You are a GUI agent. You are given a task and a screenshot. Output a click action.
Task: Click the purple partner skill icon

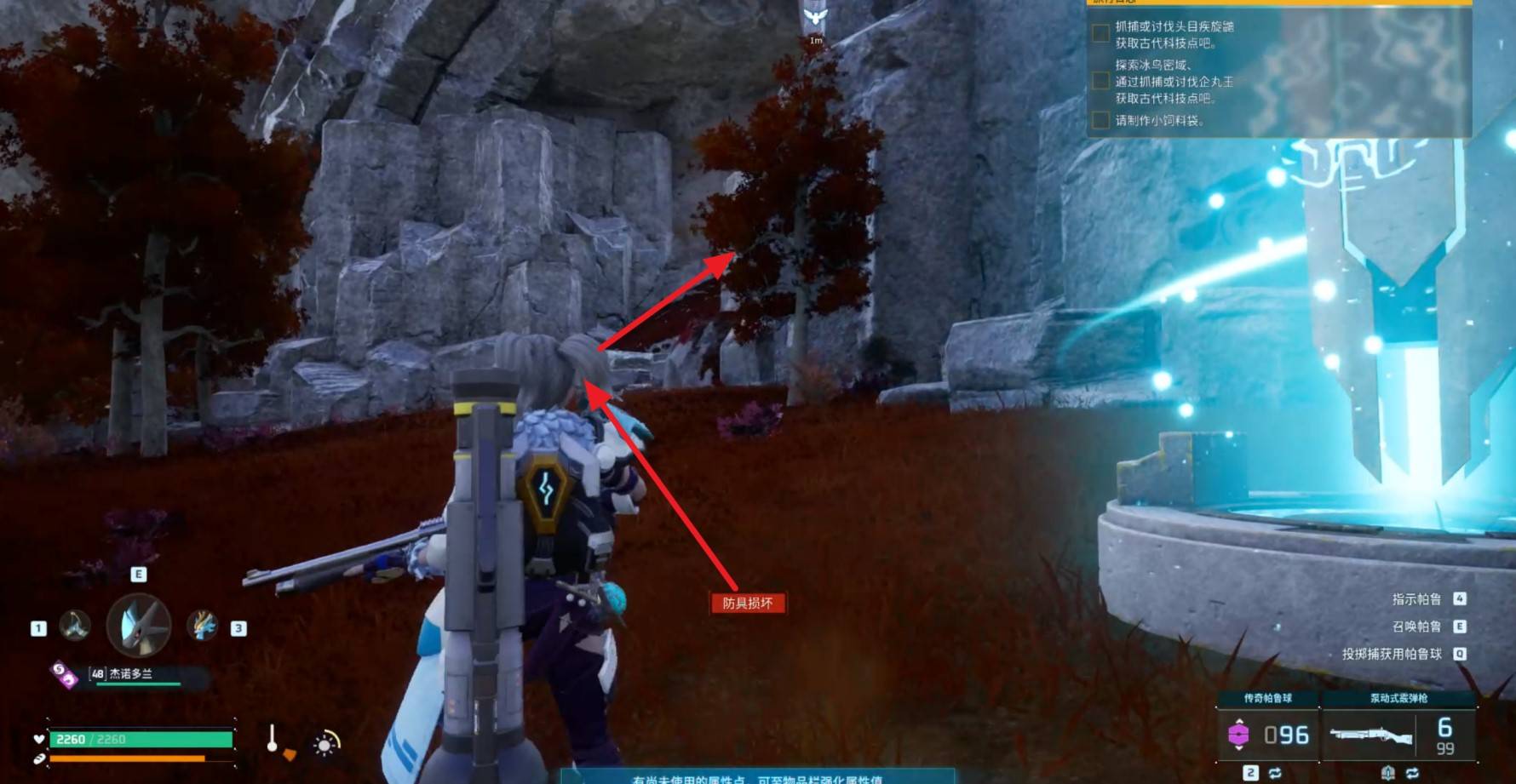click(x=63, y=675)
